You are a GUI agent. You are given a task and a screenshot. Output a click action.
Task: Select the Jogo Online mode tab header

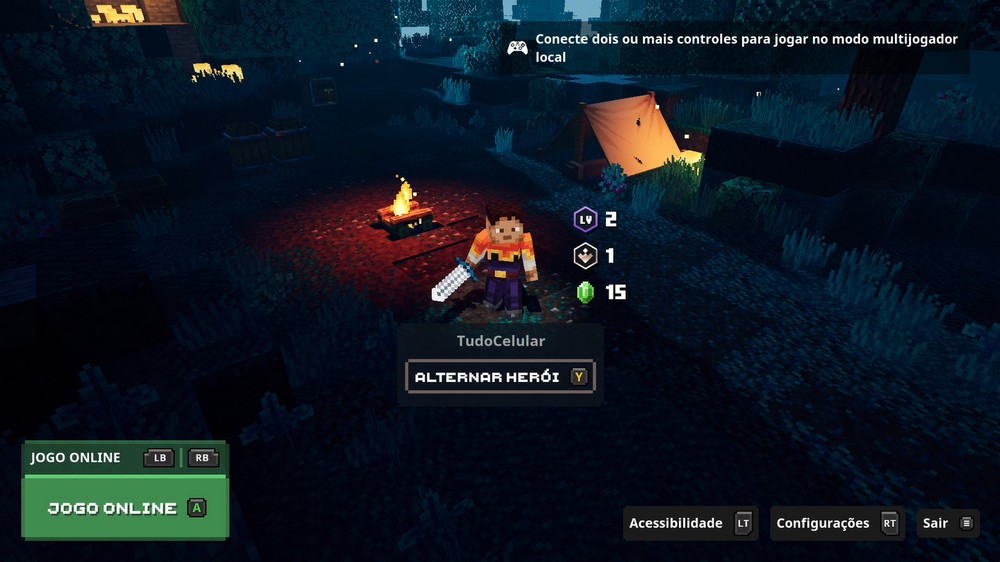pos(76,458)
